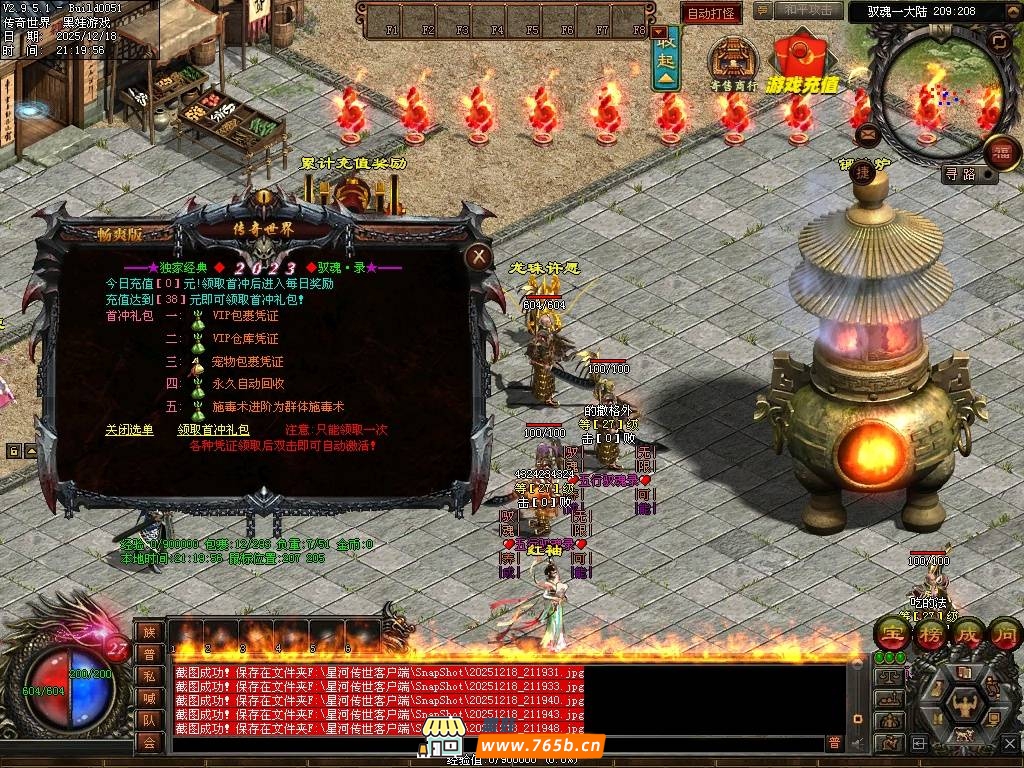Image resolution: width=1024 pixels, height=768 pixels.
Task: Toggle the 自动打怪 auto-fight button
Action: (x=711, y=13)
